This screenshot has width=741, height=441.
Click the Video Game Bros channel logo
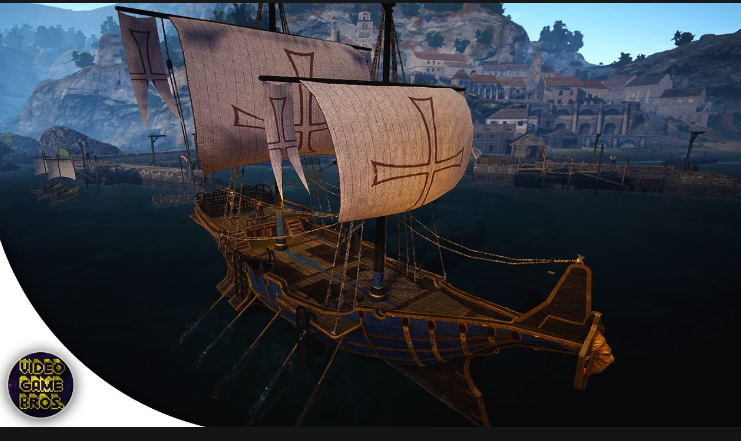pos(40,385)
